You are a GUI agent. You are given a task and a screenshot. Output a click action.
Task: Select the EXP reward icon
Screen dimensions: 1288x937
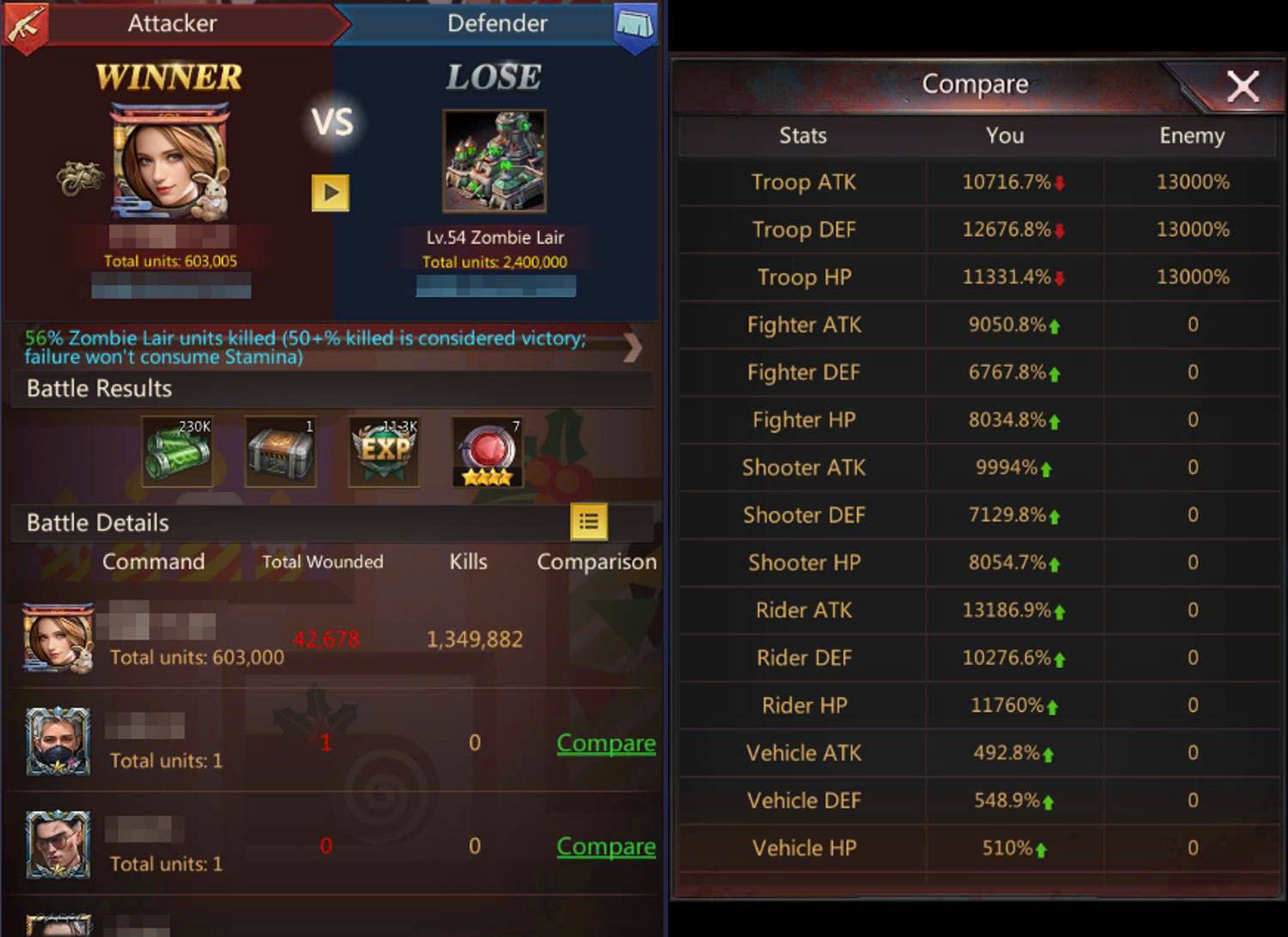pos(385,451)
